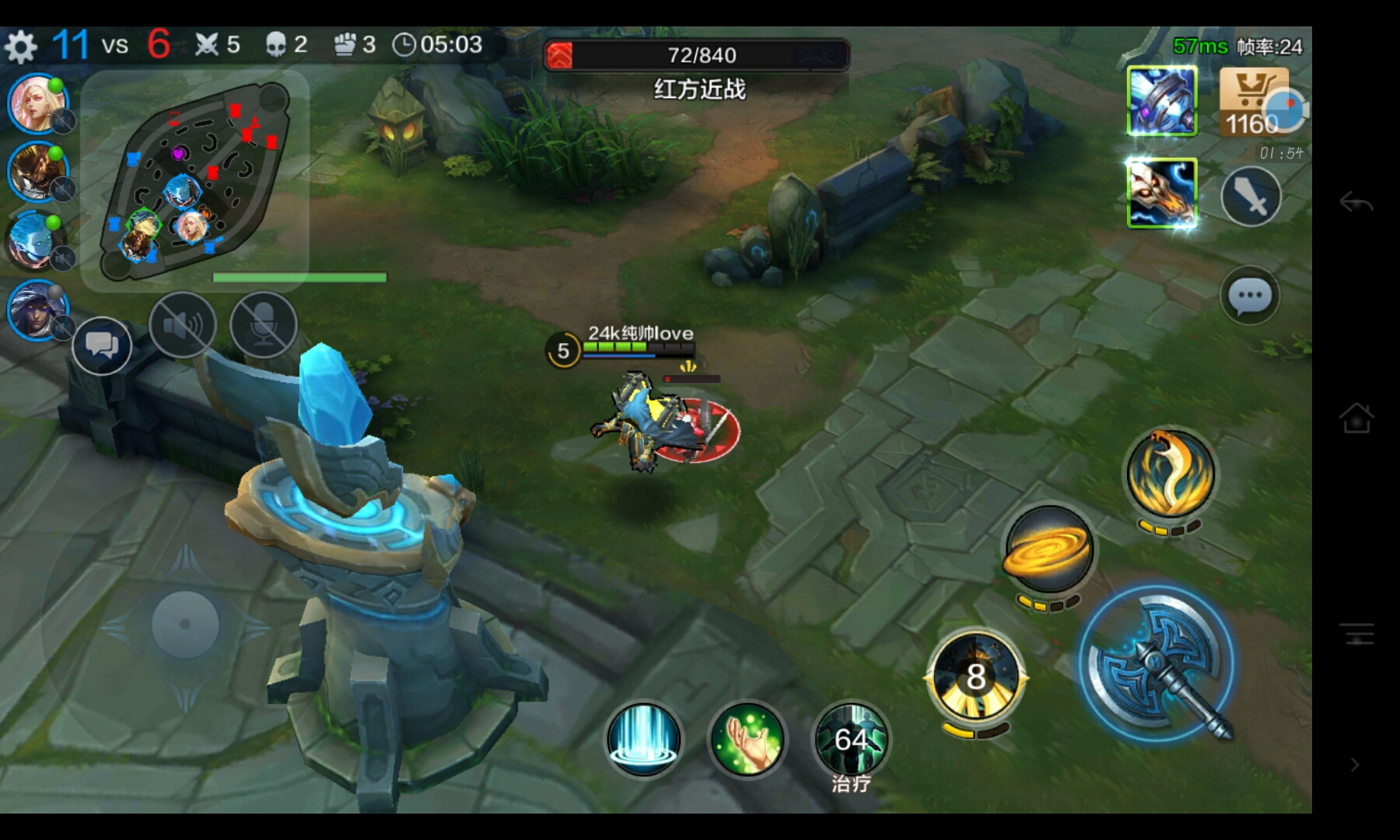Toggle the muted microphone button
Image resolution: width=1400 pixels, height=840 pixels.
point(264,325)
